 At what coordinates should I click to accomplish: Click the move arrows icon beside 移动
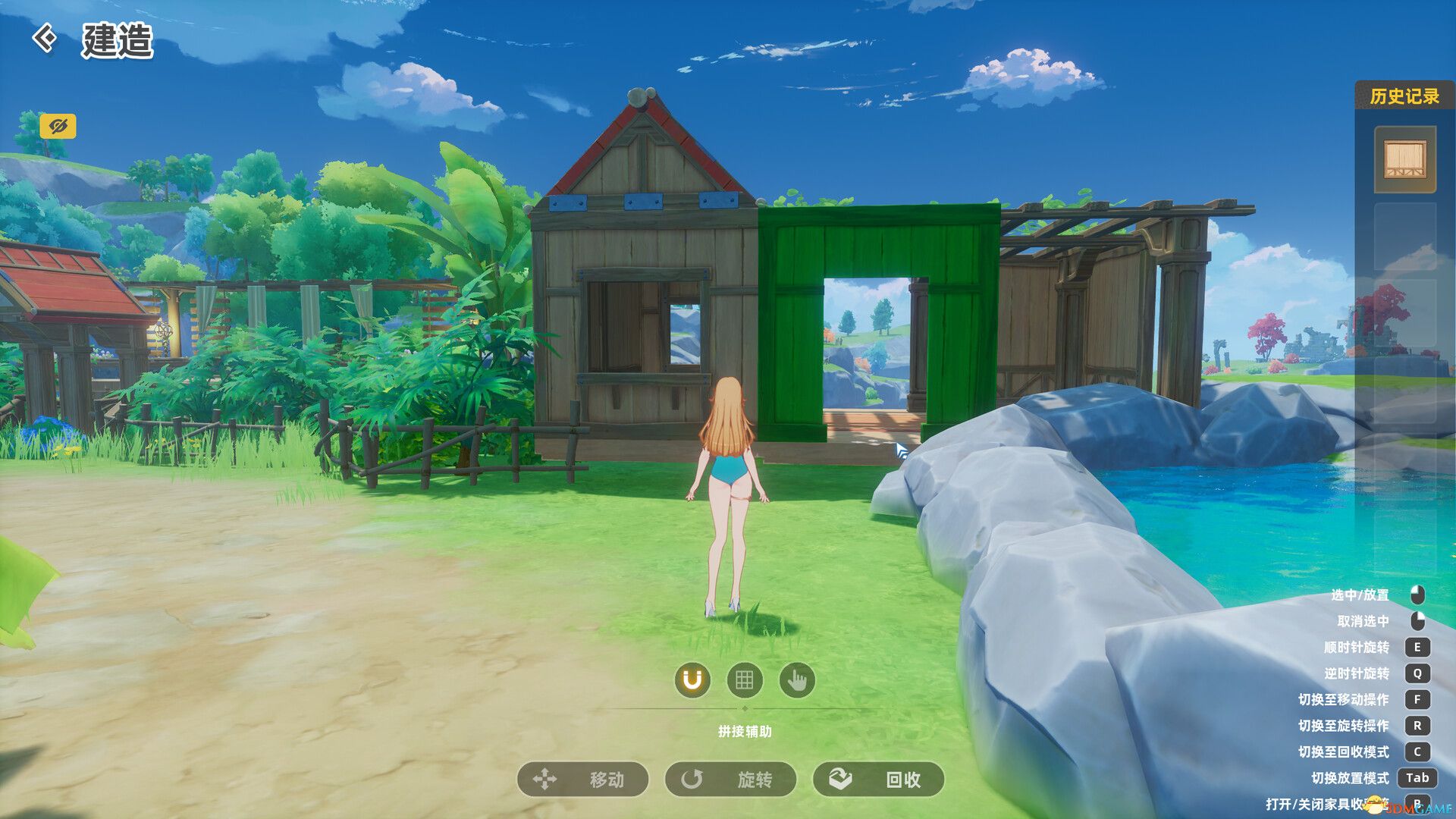click(546, 780)
